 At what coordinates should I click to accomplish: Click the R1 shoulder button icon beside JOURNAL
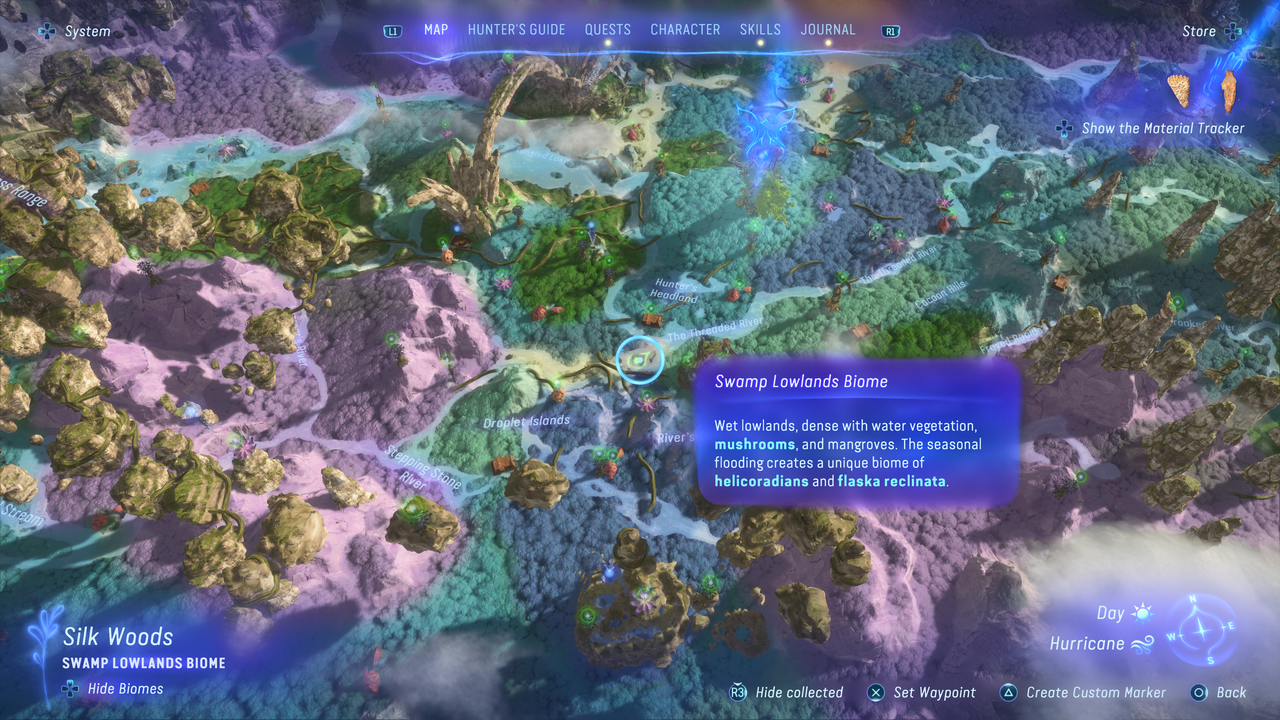click(x=889, y=30)
